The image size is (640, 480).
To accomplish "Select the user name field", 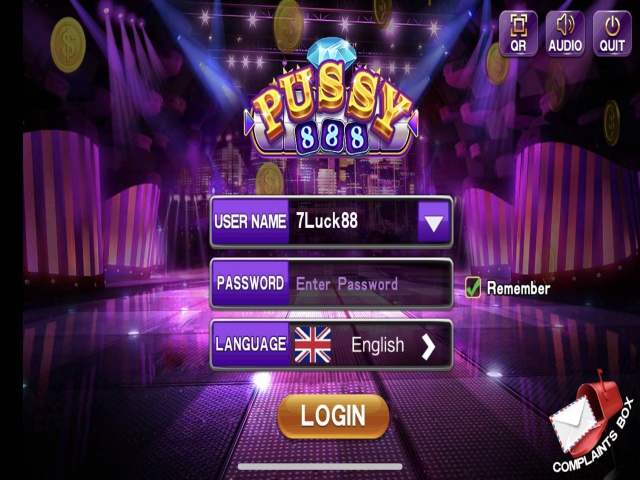I will [x=352, y=223].
